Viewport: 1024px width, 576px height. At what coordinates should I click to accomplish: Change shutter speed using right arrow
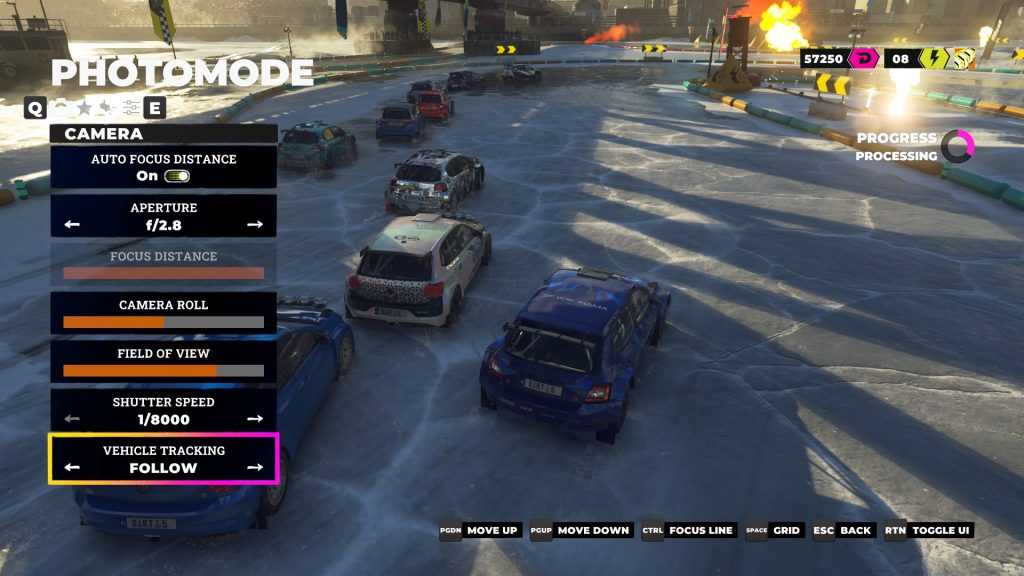(x=255, y=419)
